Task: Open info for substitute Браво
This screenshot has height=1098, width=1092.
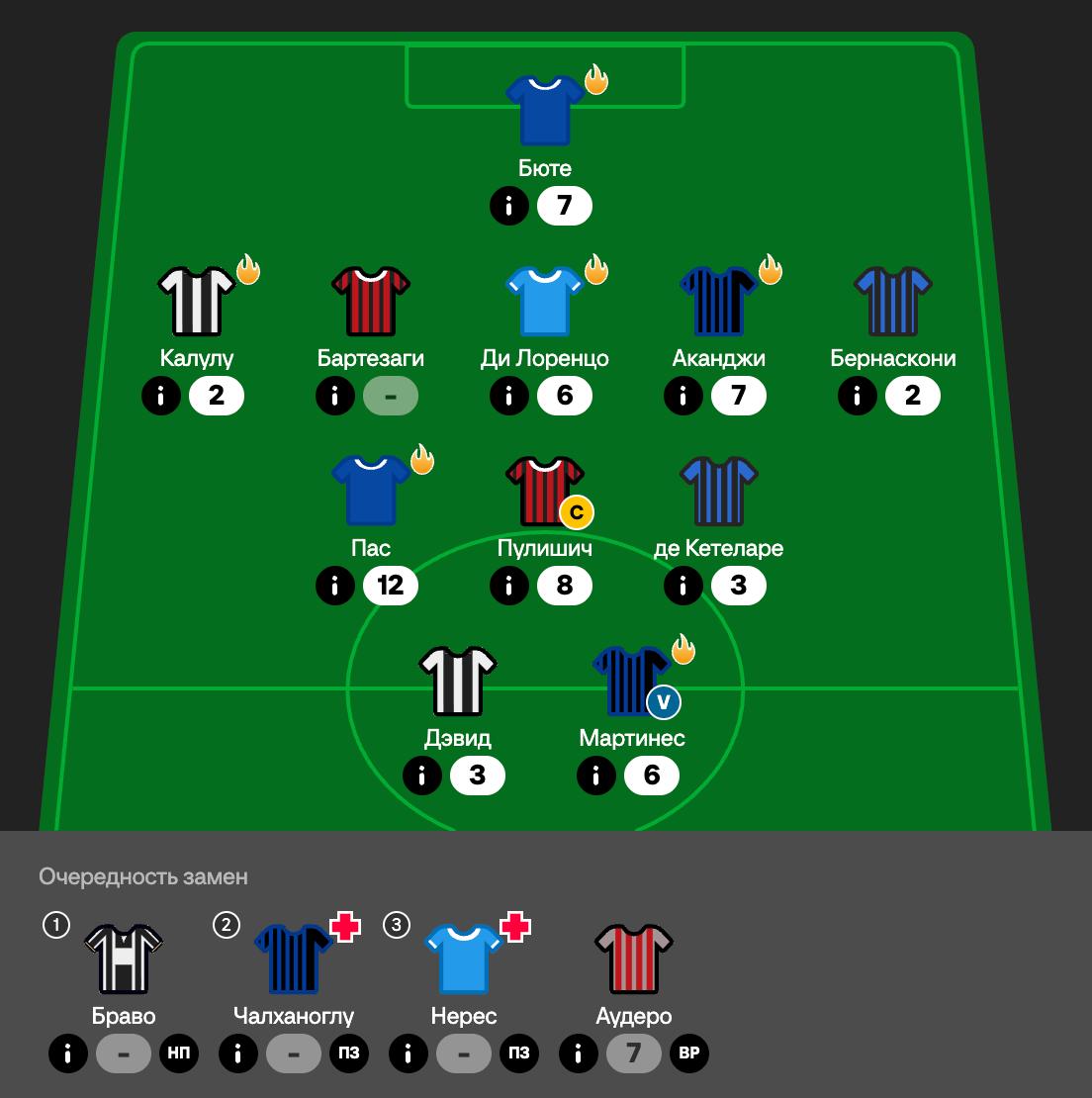Action: point(68,1053)
